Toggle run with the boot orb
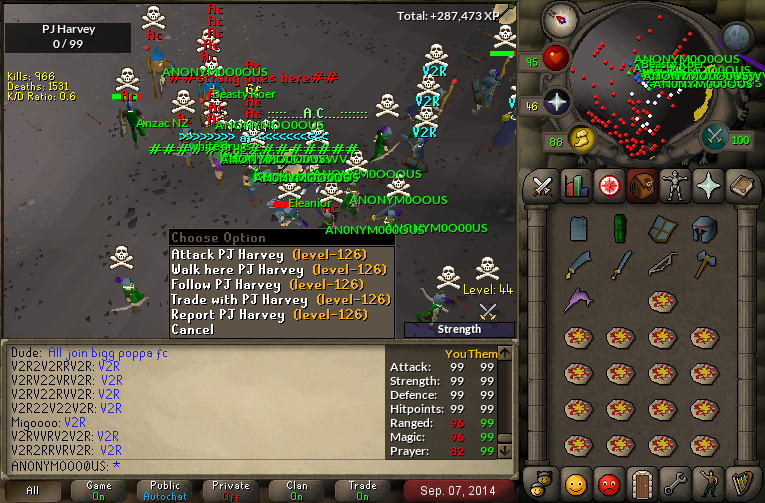The height and width of the screenshot is (503, 765). click(582, 137)
